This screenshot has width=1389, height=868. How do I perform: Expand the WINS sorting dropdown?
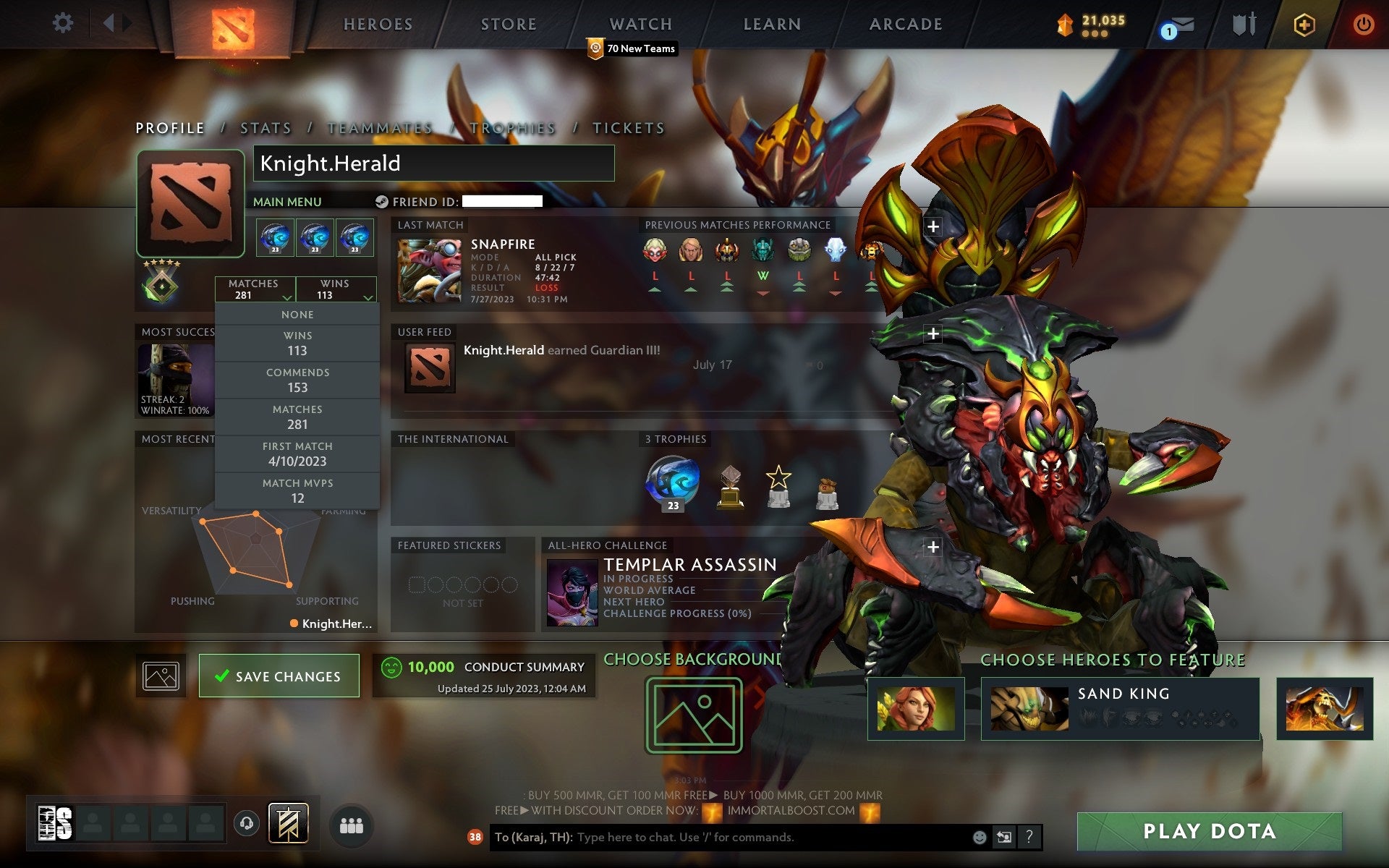coord(336,289)
